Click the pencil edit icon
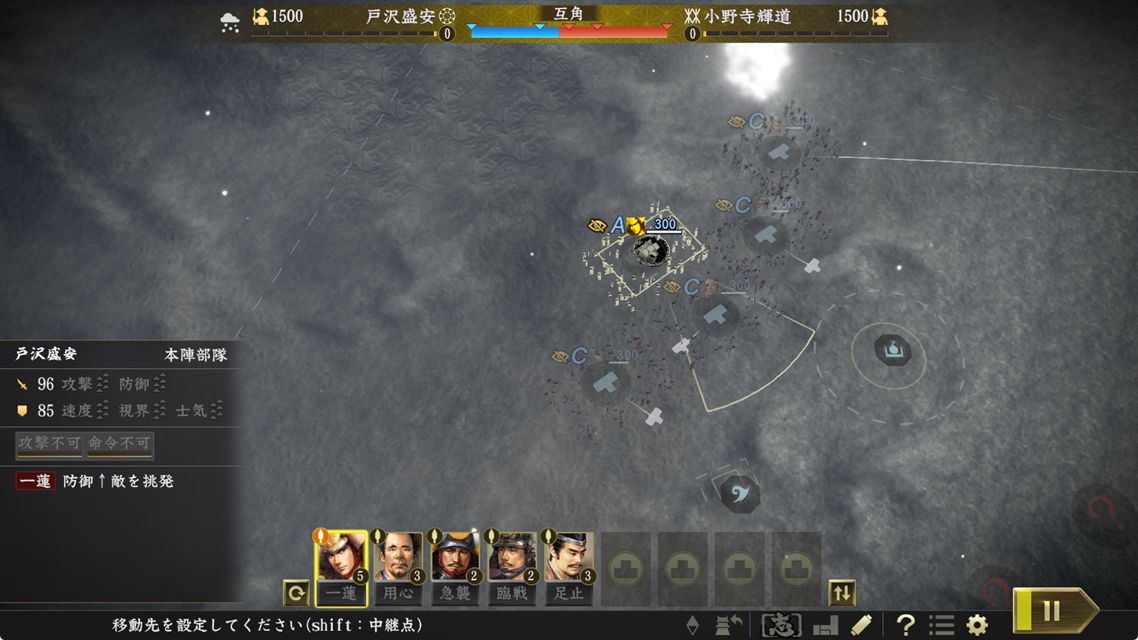Screen dimensions: 1138x640 861,626
